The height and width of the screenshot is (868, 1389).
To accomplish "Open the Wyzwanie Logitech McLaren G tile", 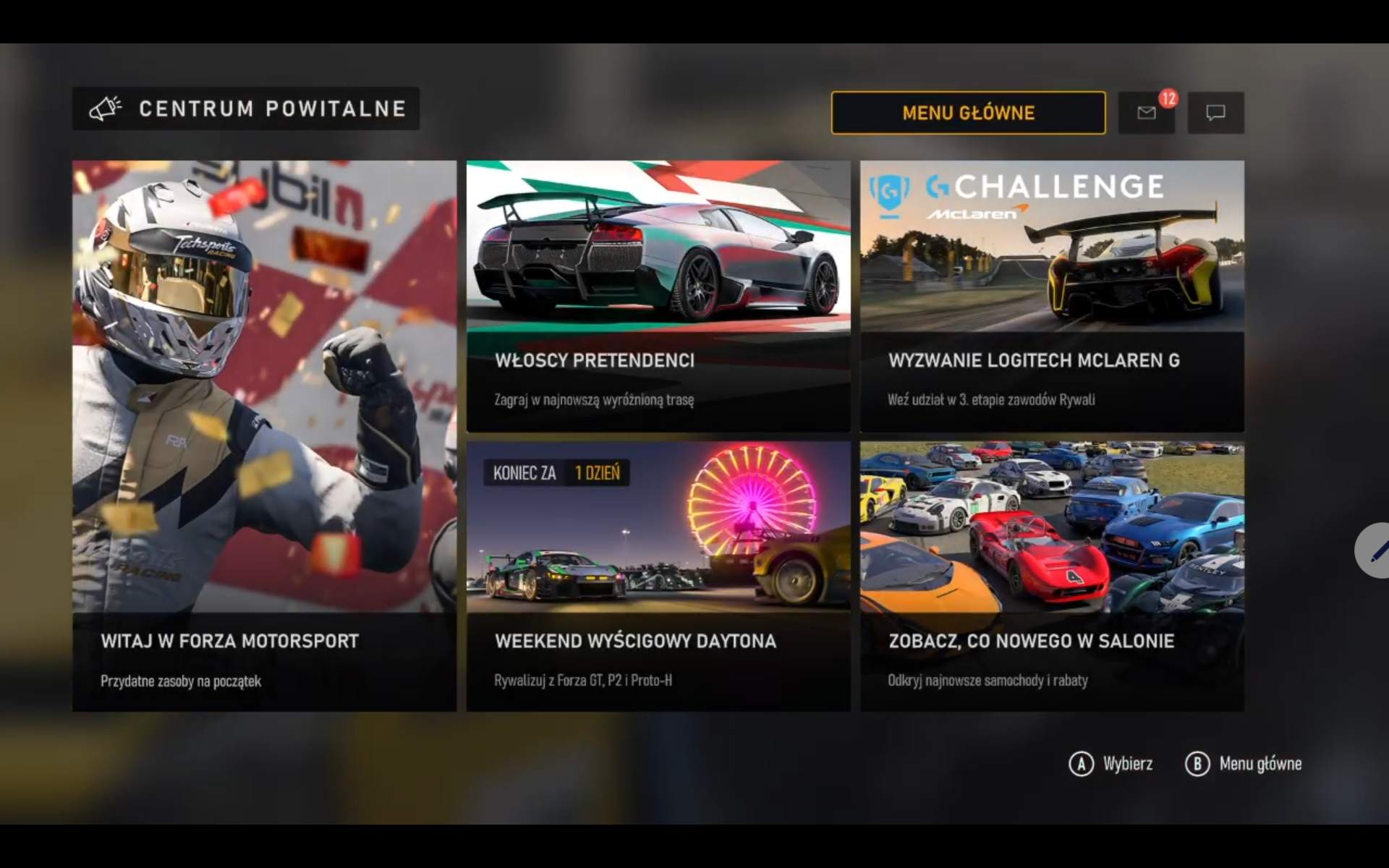I will pos(1052,296).
